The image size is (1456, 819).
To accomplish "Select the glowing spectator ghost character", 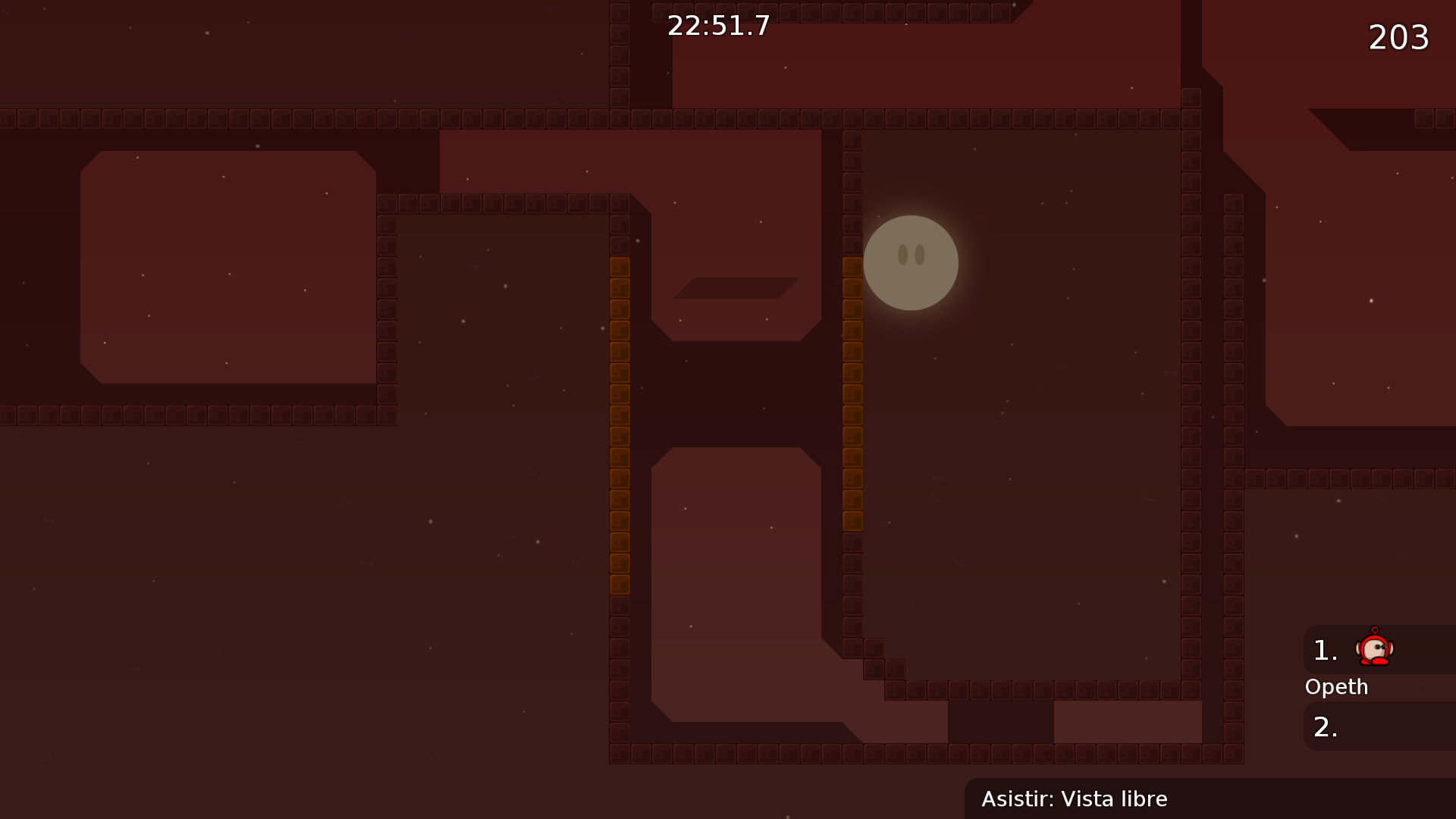I will click(910, 263).
